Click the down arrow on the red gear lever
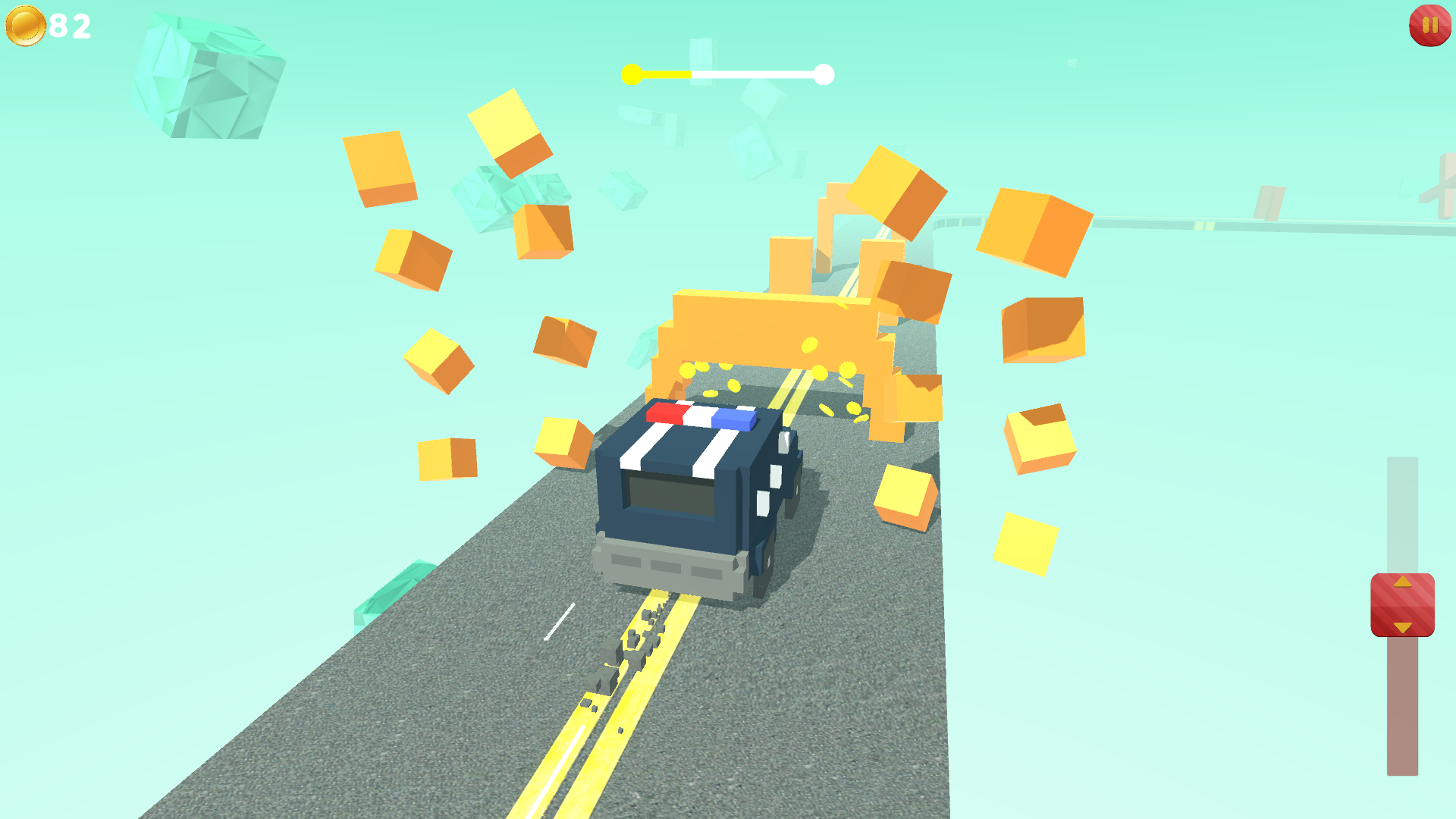1456x819 pixels. pyautogui.click(x=1402, y=629)
